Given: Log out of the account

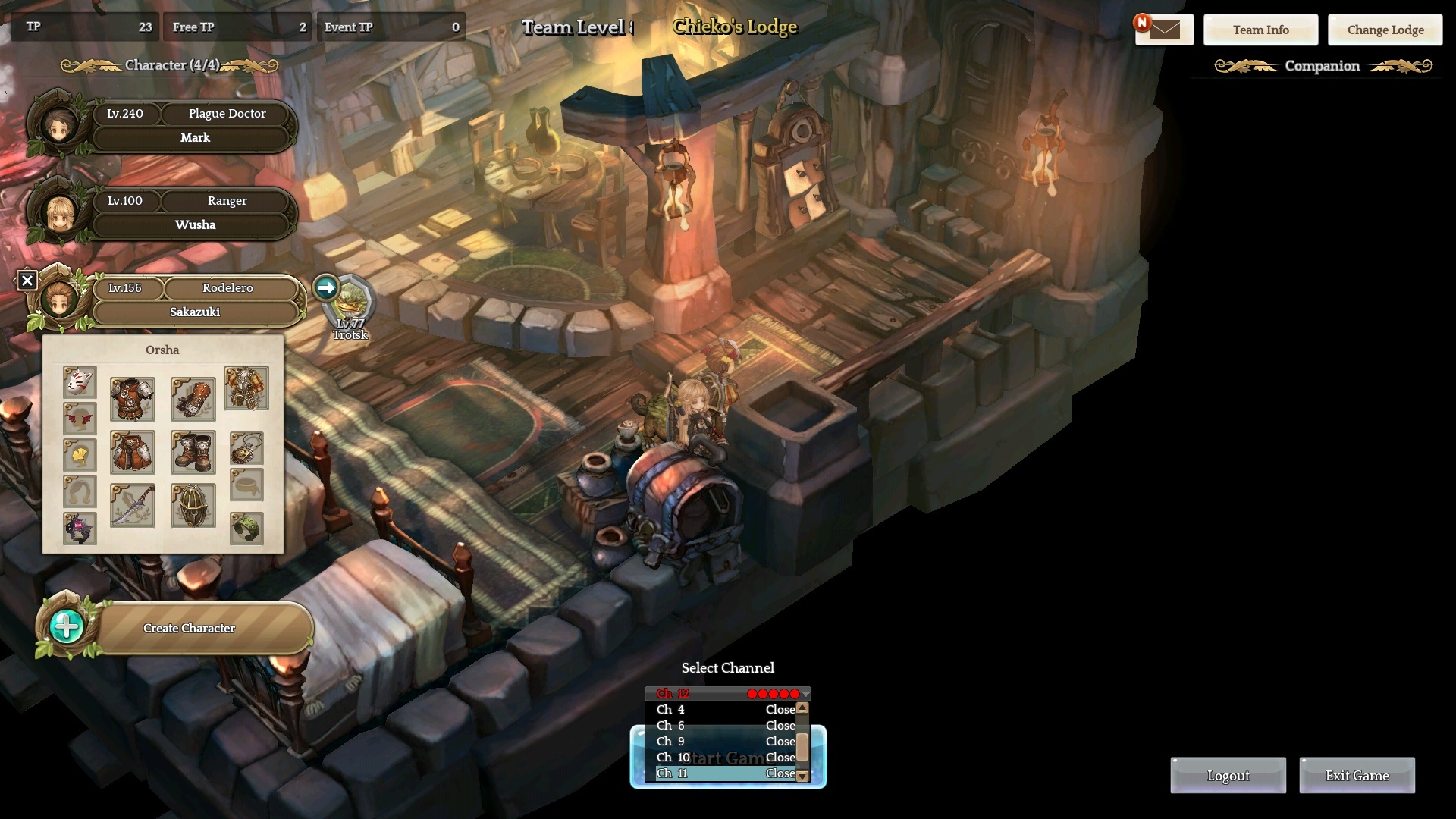Looking at the screenshot, I should click(1228, 776).
